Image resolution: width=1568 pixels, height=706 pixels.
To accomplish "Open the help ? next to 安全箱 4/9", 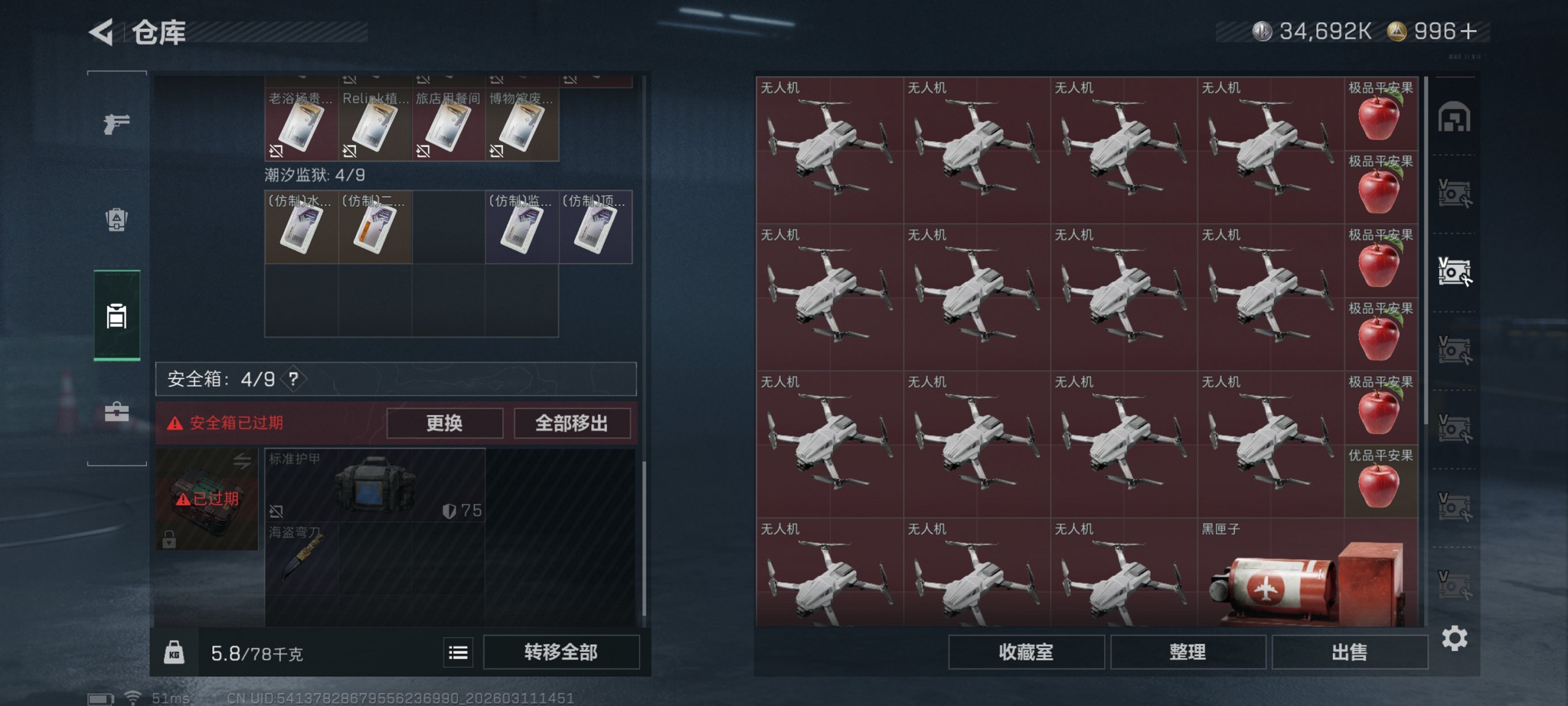I will (294, 380).
